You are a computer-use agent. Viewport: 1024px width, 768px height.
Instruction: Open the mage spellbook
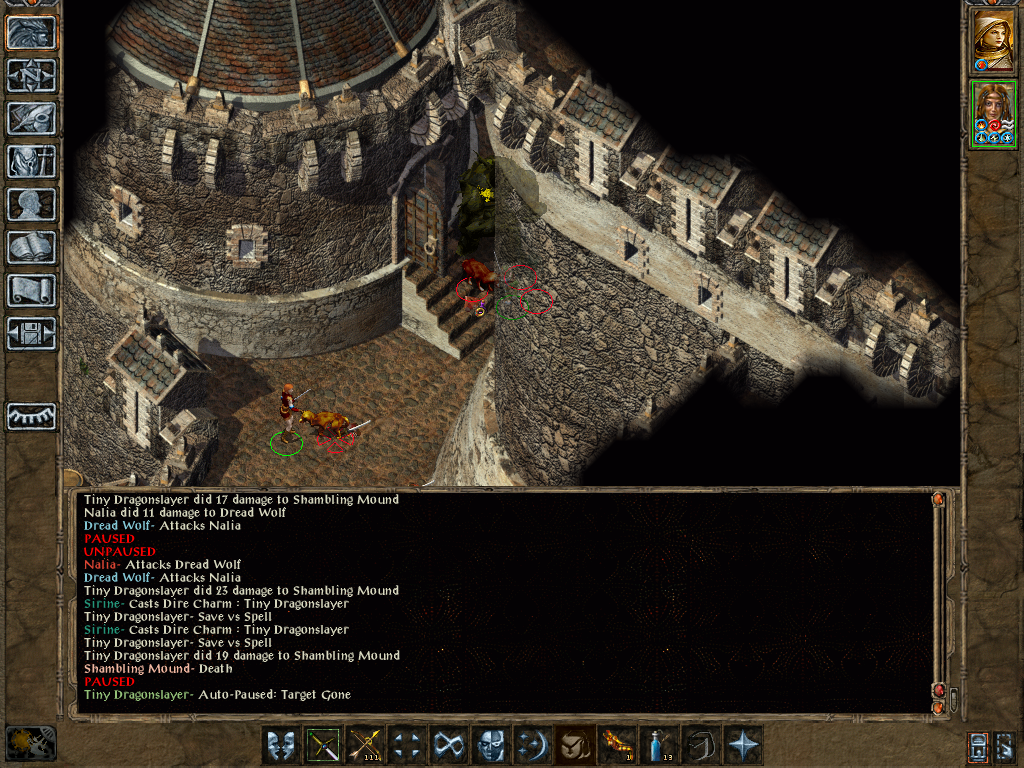pyautogui.click(x=31, y=247)
